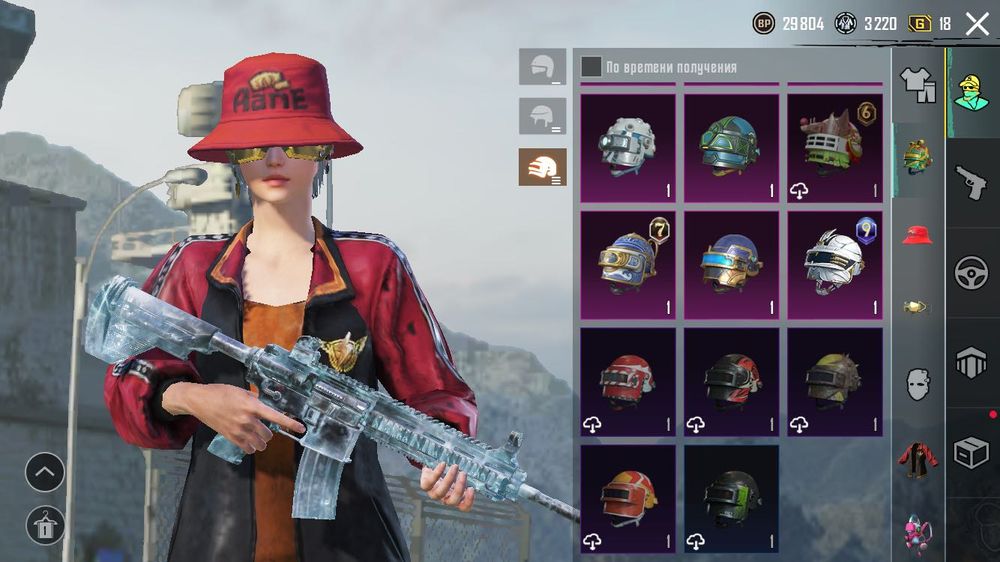The width and height of the screenshot is (1000, 562).
Task: Choose the olive spiked helmet skin
Action: [x=835, y=381]
